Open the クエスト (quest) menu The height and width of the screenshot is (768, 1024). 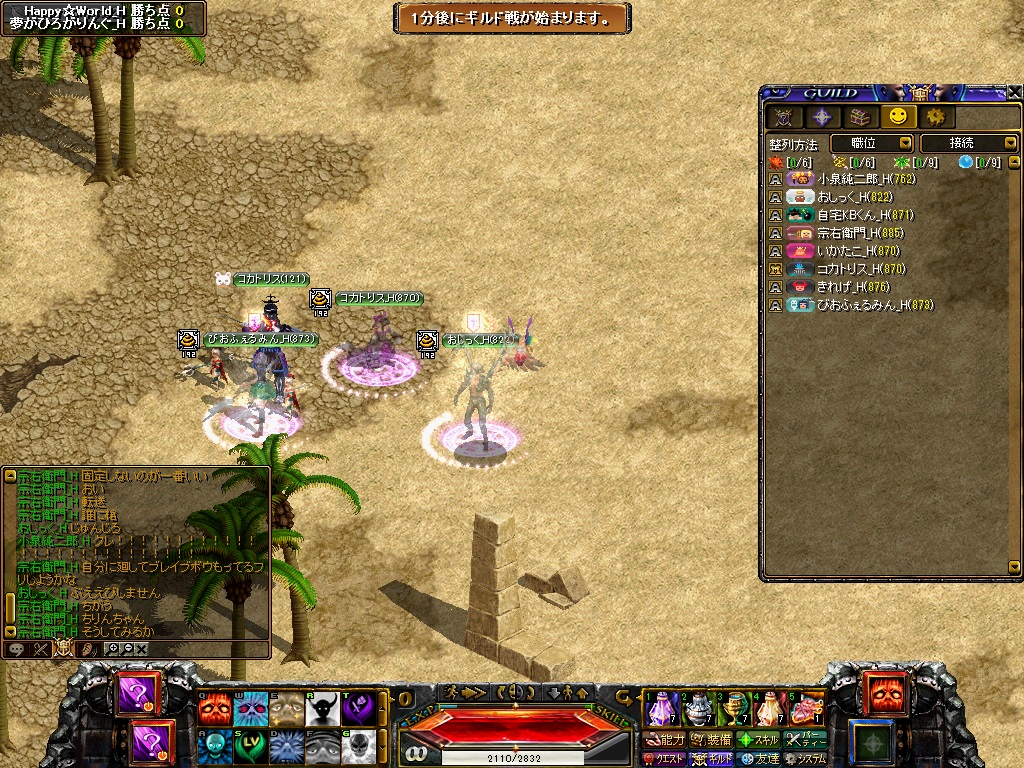tap(665, 759)
